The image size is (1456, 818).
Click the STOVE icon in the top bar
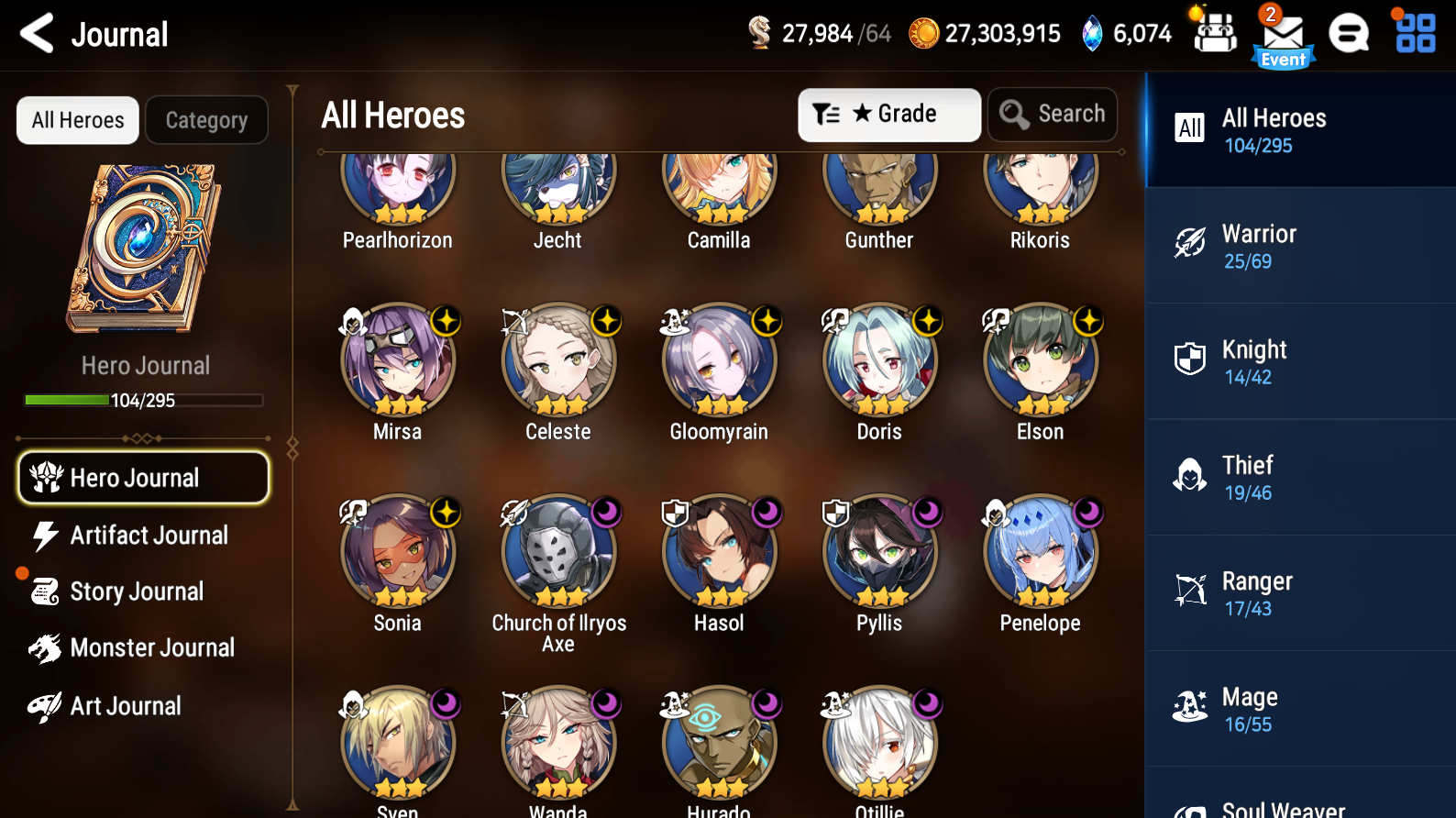tap(1349, 34)
